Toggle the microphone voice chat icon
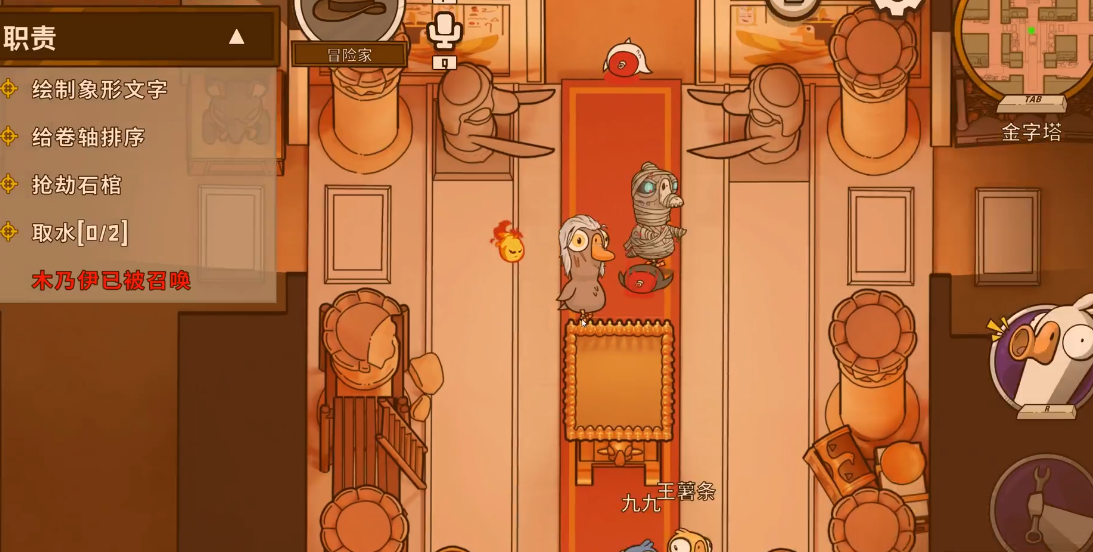The height and width of the screenshot is (552, 1093). [x=443, y=31]
